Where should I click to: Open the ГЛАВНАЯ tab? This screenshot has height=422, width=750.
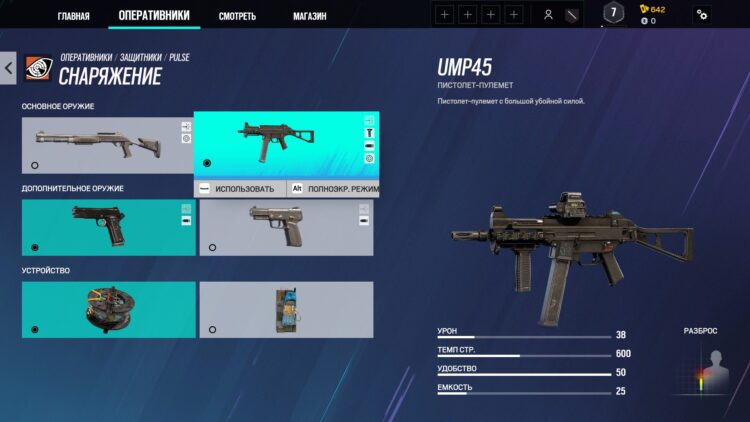[x=73, y=16]
